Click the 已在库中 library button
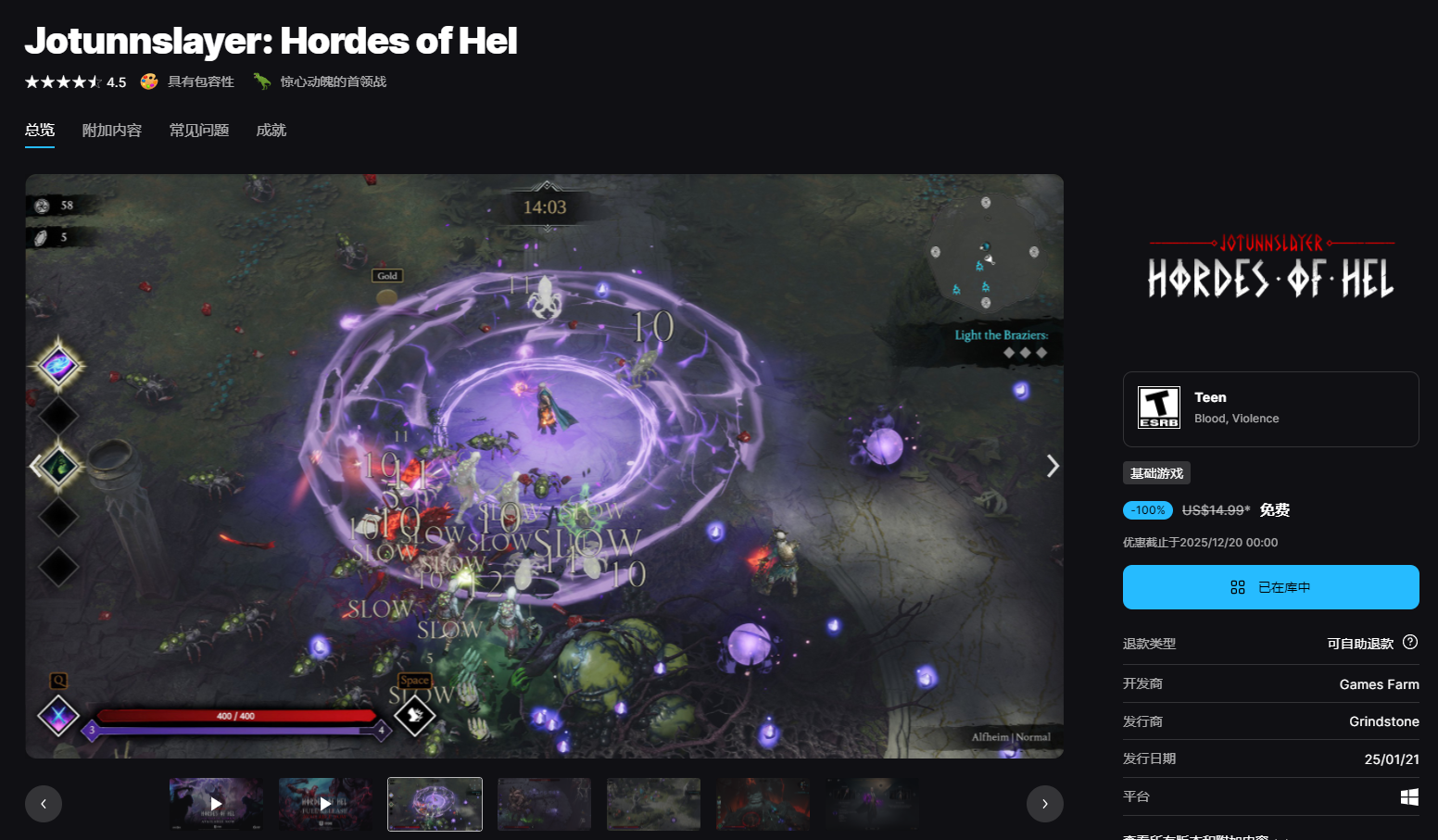The image size is (1438, 840). [1270, 587]
